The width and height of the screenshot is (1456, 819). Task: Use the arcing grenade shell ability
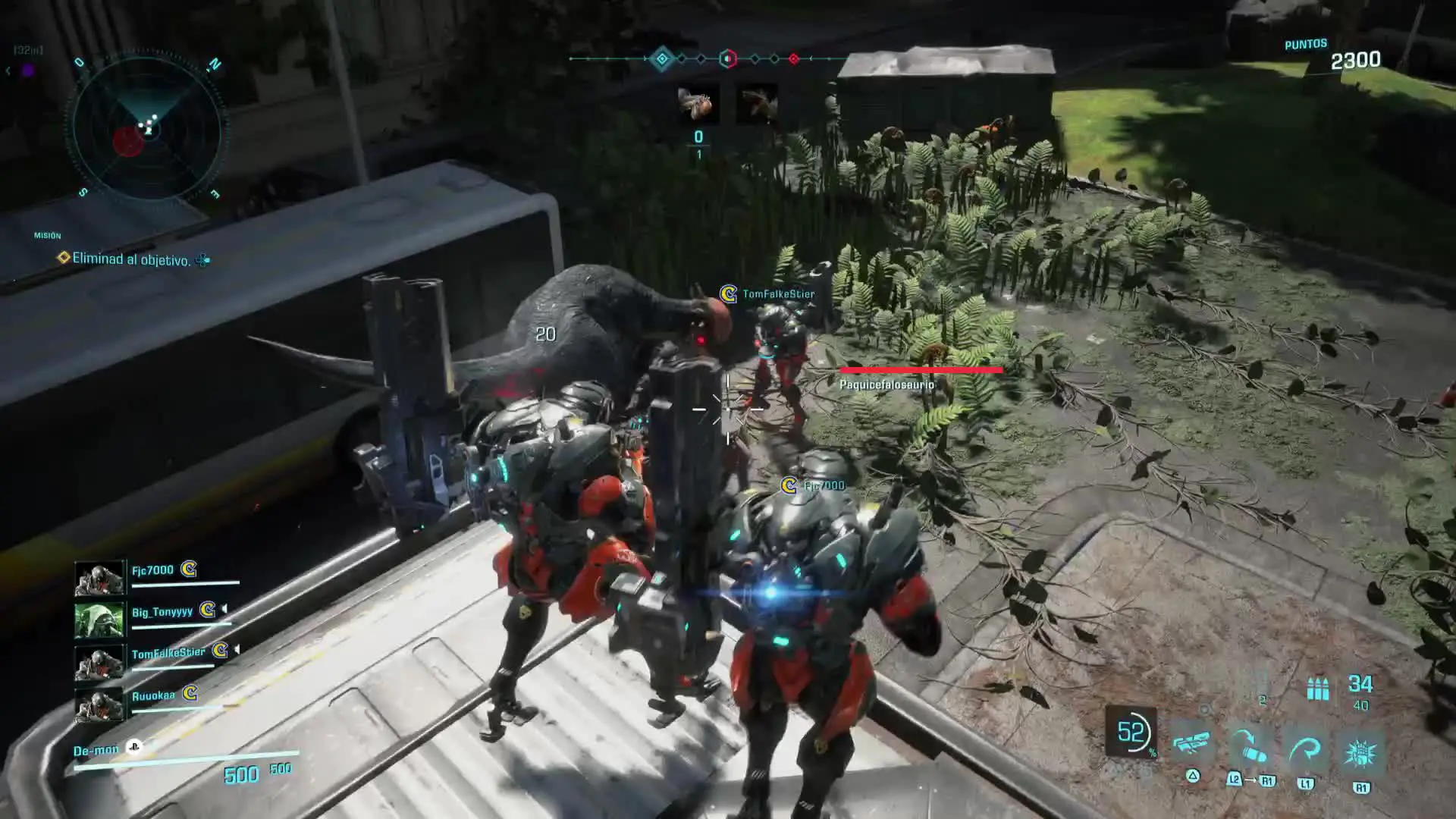tap(1250, 747)
